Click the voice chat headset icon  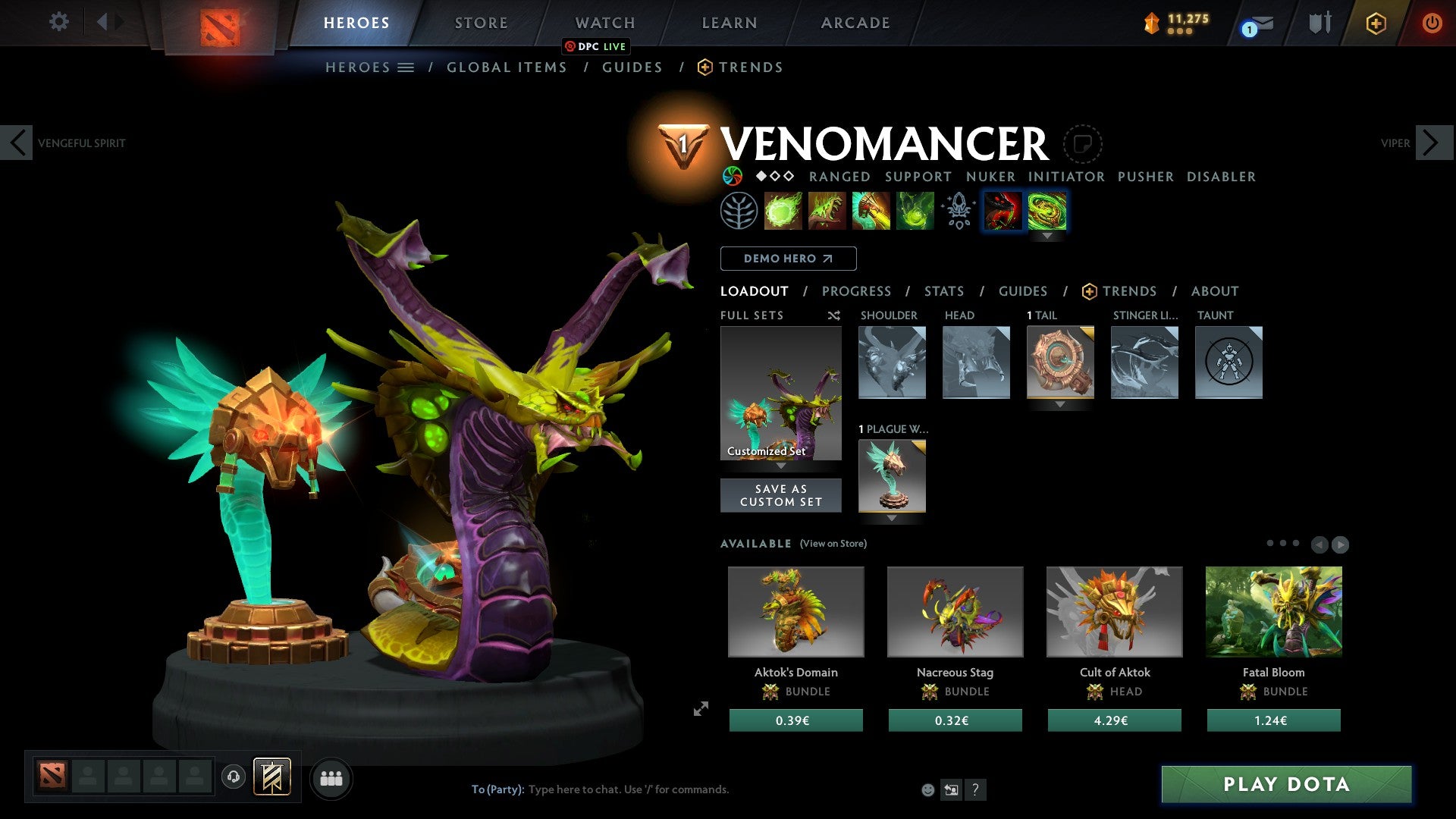(233, 777)
